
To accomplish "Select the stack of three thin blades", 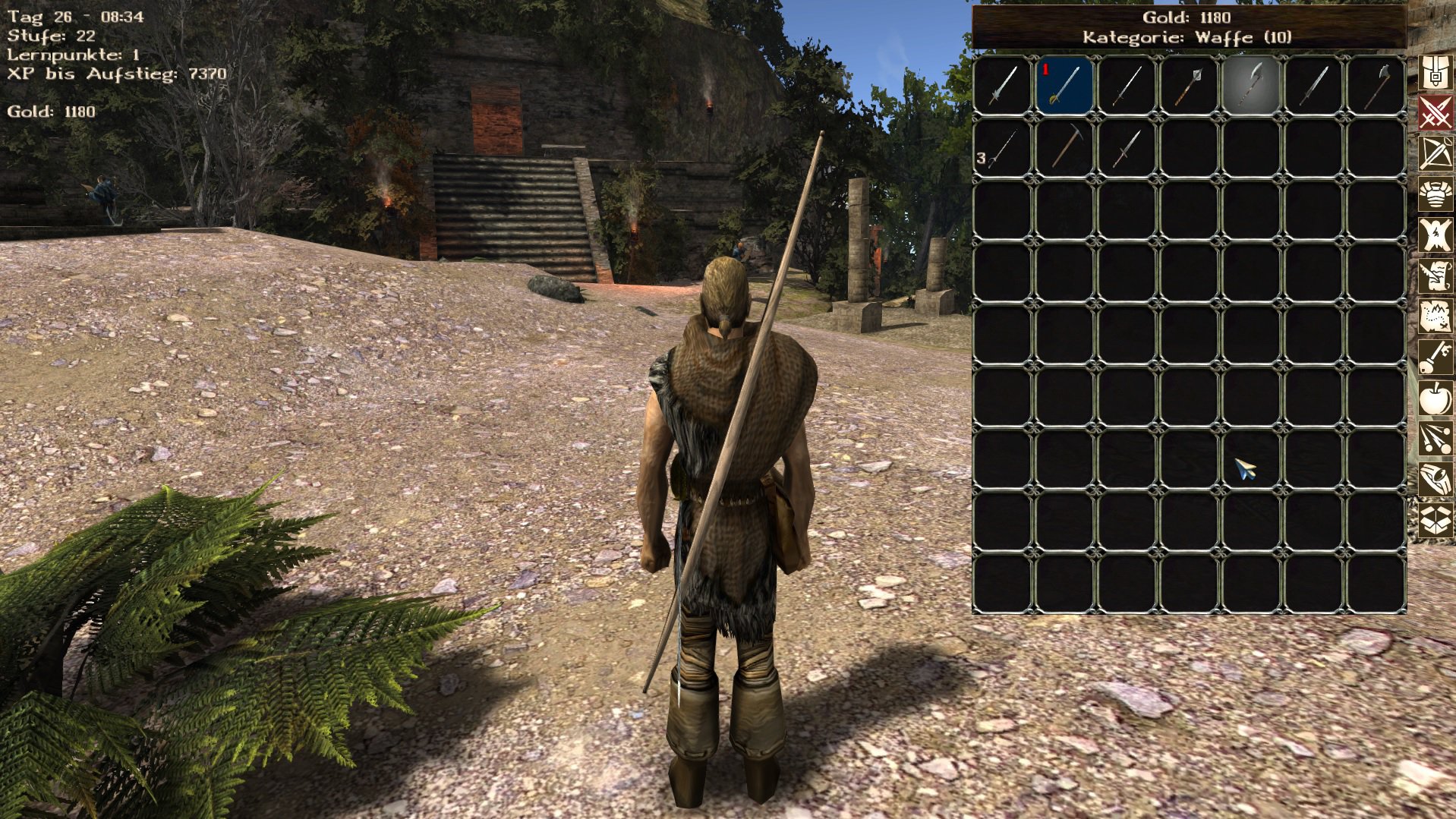I will point(1002,147).
